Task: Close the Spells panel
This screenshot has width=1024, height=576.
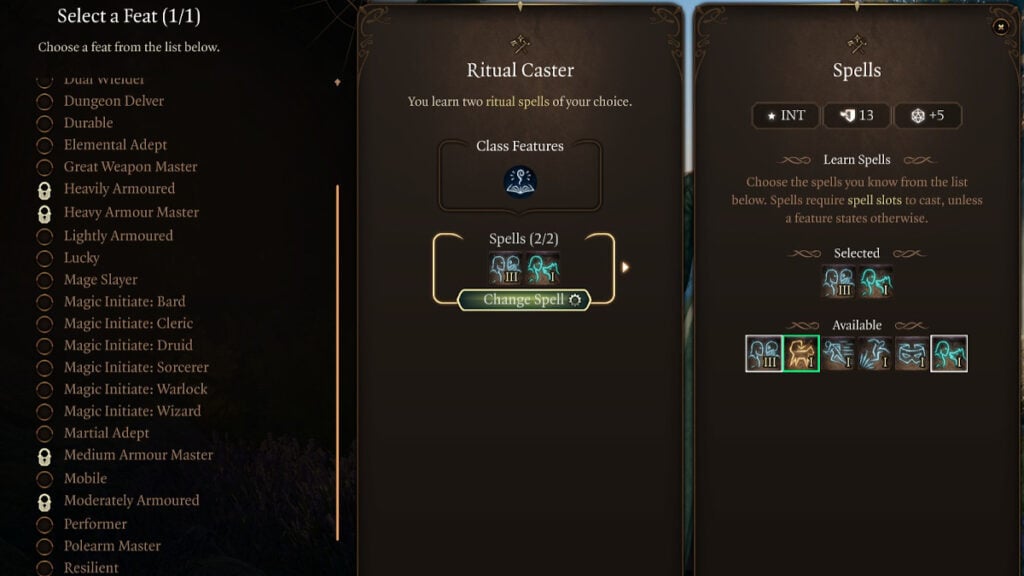Action: 1001,27
